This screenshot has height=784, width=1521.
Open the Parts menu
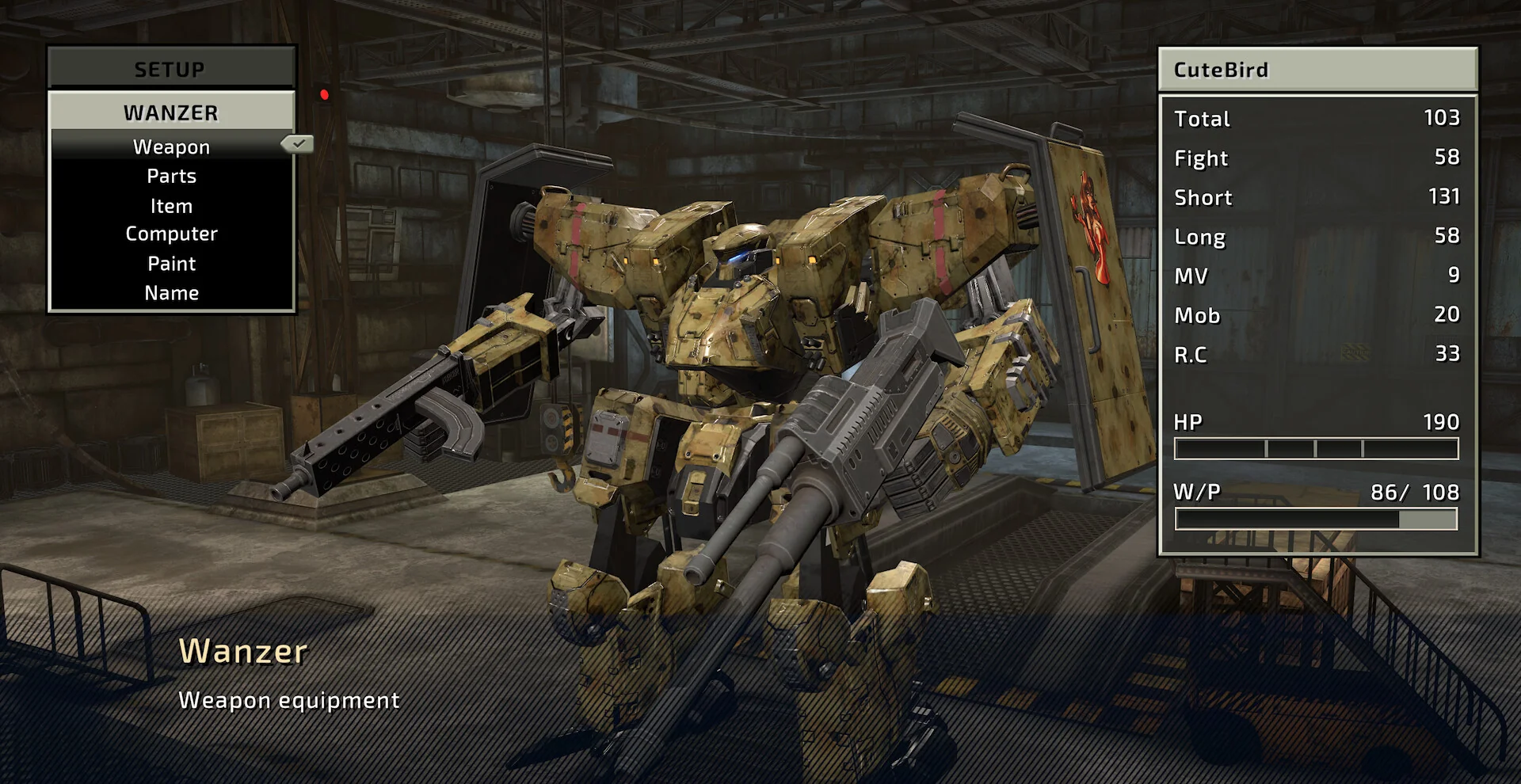click(171, 176)
